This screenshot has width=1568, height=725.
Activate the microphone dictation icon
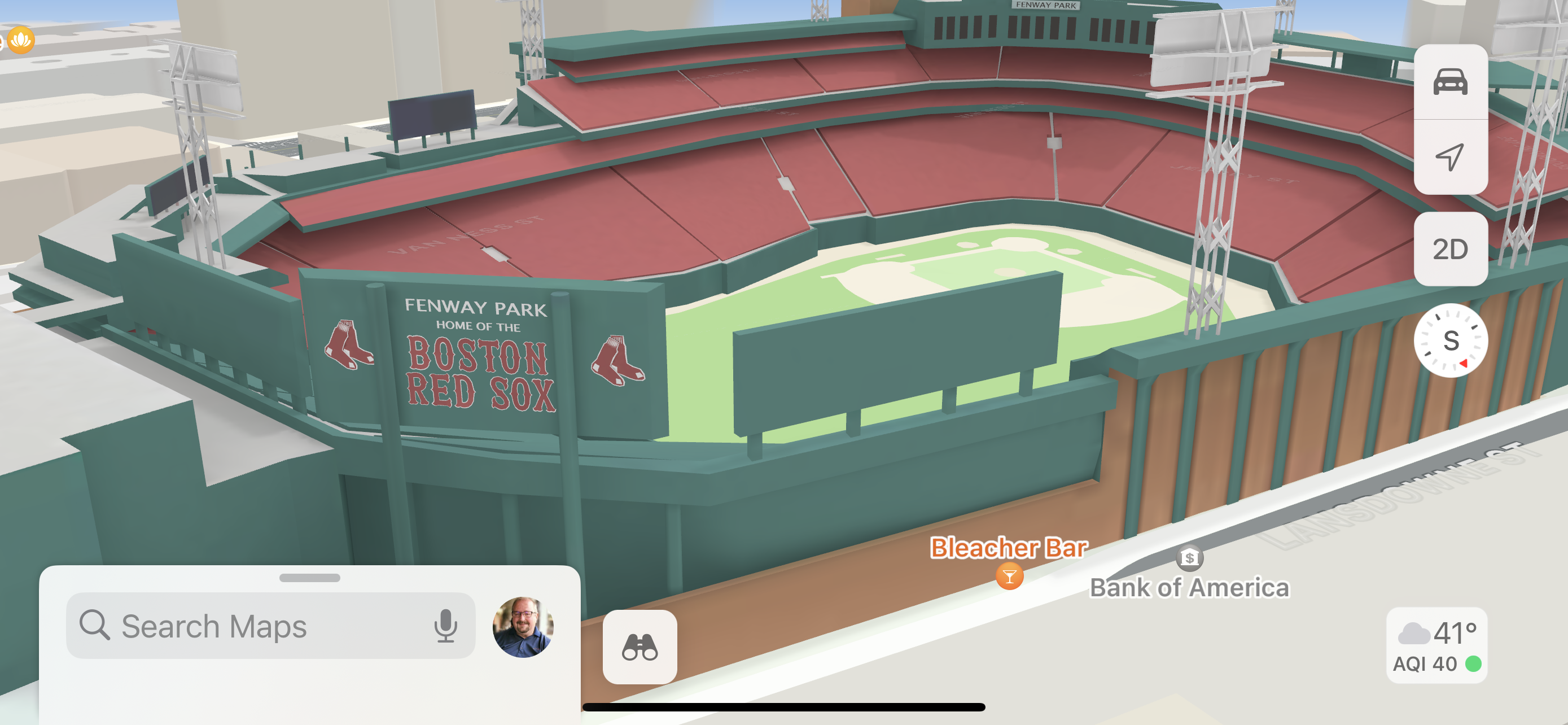445,626
